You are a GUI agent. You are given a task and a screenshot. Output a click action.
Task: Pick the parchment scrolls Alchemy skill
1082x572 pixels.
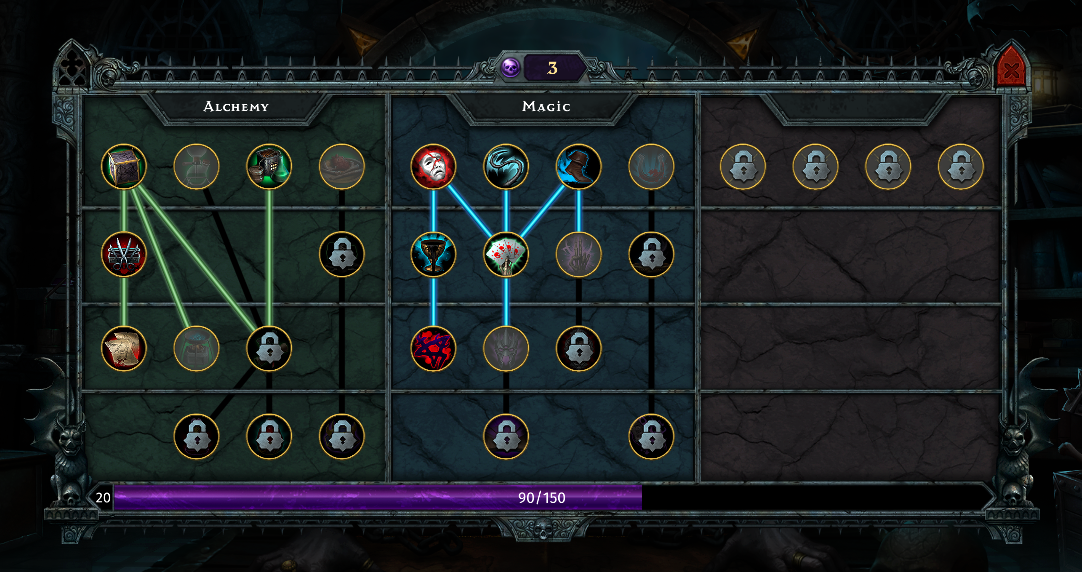coord(124,348)
